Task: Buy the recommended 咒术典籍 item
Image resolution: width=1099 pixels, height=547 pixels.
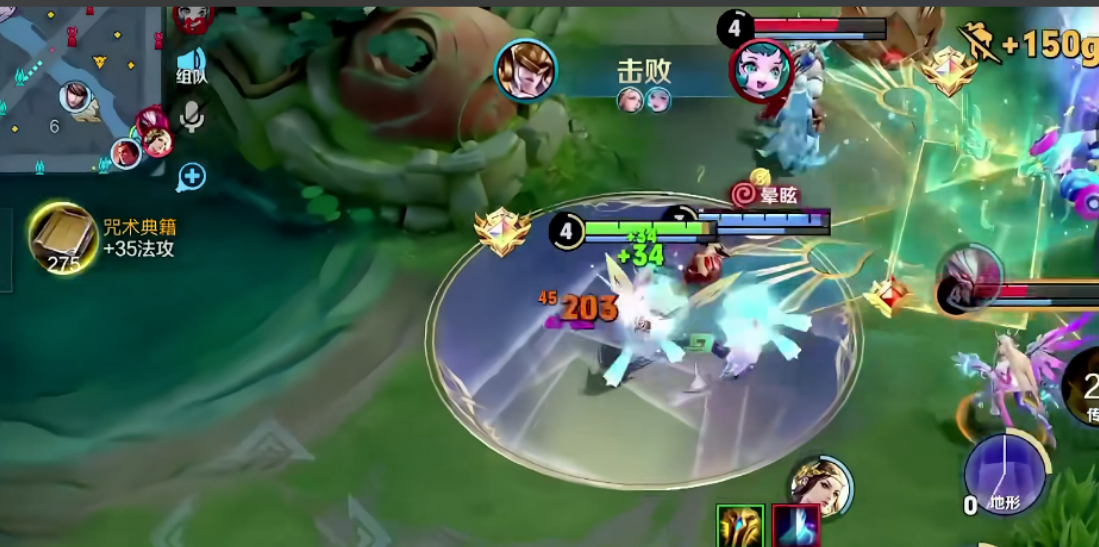Action: pos(63,237)
